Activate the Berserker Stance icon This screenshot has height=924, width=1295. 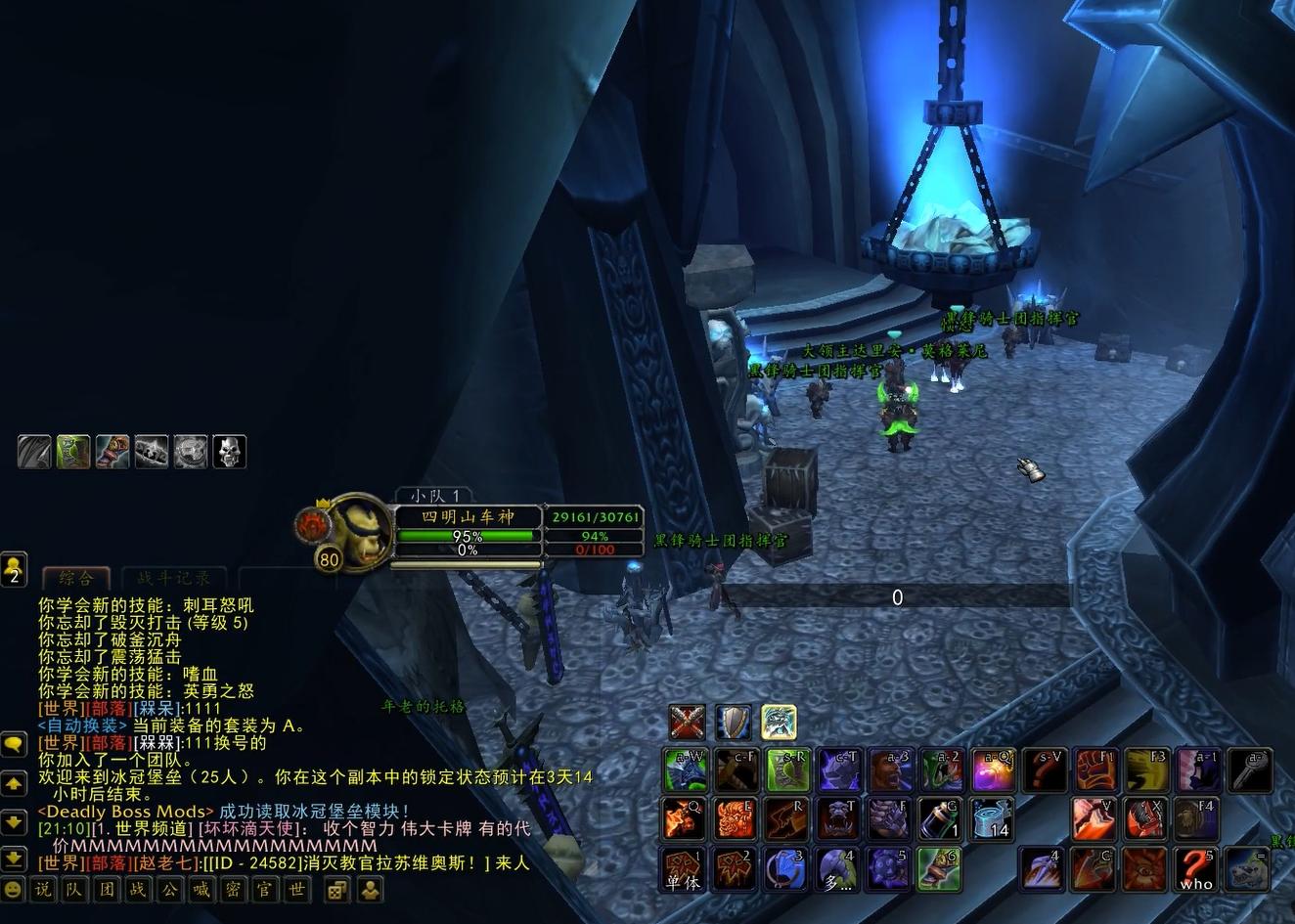click(779, 723)
